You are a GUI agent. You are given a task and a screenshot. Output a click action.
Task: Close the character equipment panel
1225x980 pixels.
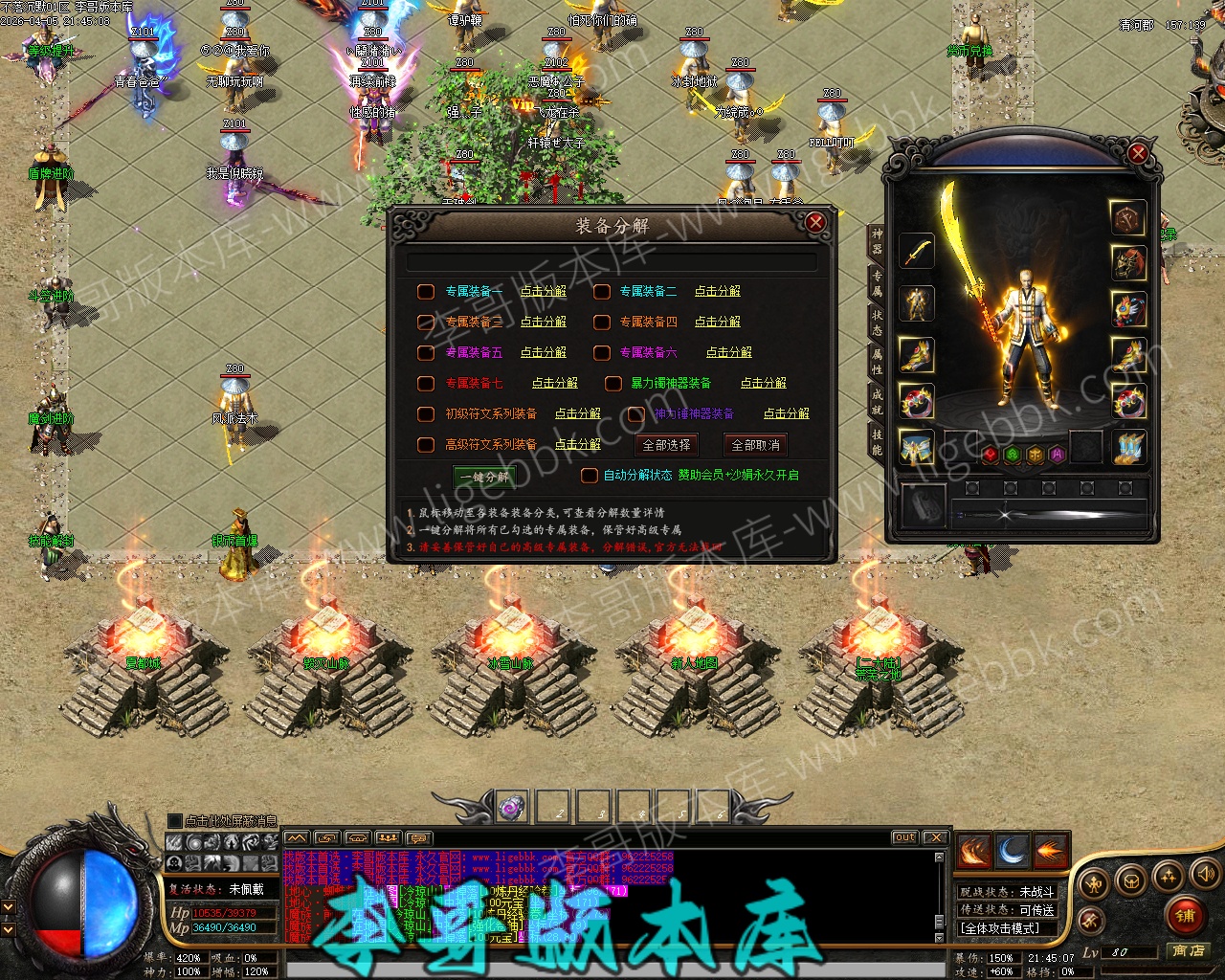(x=1137, y=153)
